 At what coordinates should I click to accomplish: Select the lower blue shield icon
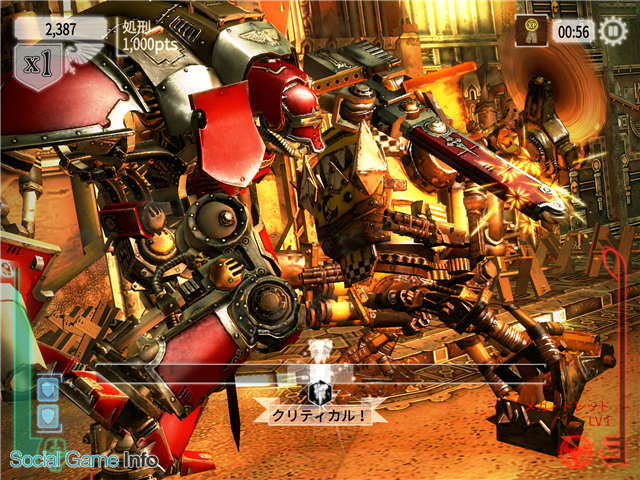point(47,416)
